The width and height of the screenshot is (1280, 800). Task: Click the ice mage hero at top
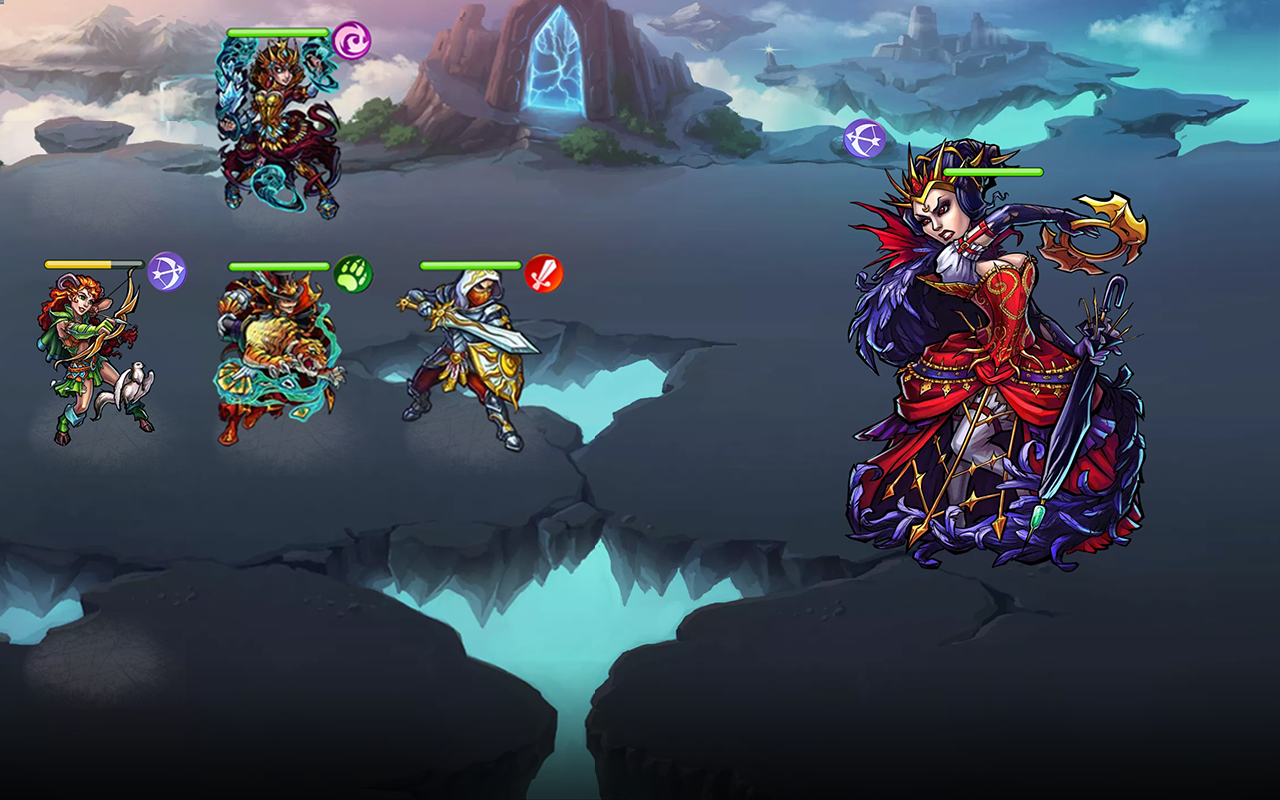tap(280, 120)
